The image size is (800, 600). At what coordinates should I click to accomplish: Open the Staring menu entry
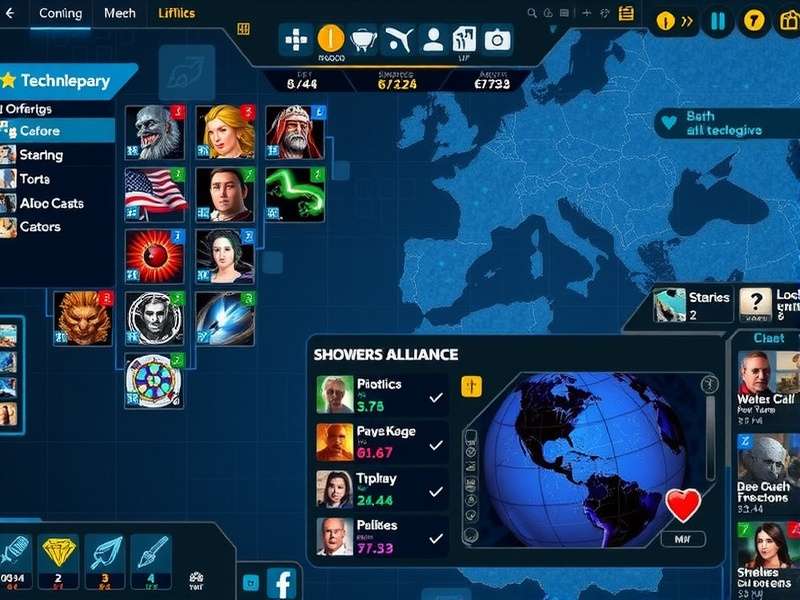41,155
